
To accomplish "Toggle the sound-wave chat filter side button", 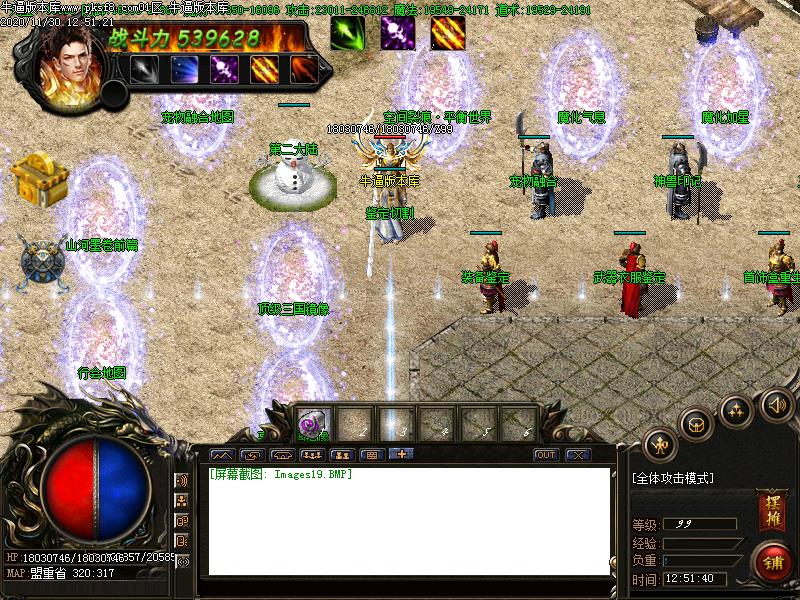I will (x=182, y=481).
